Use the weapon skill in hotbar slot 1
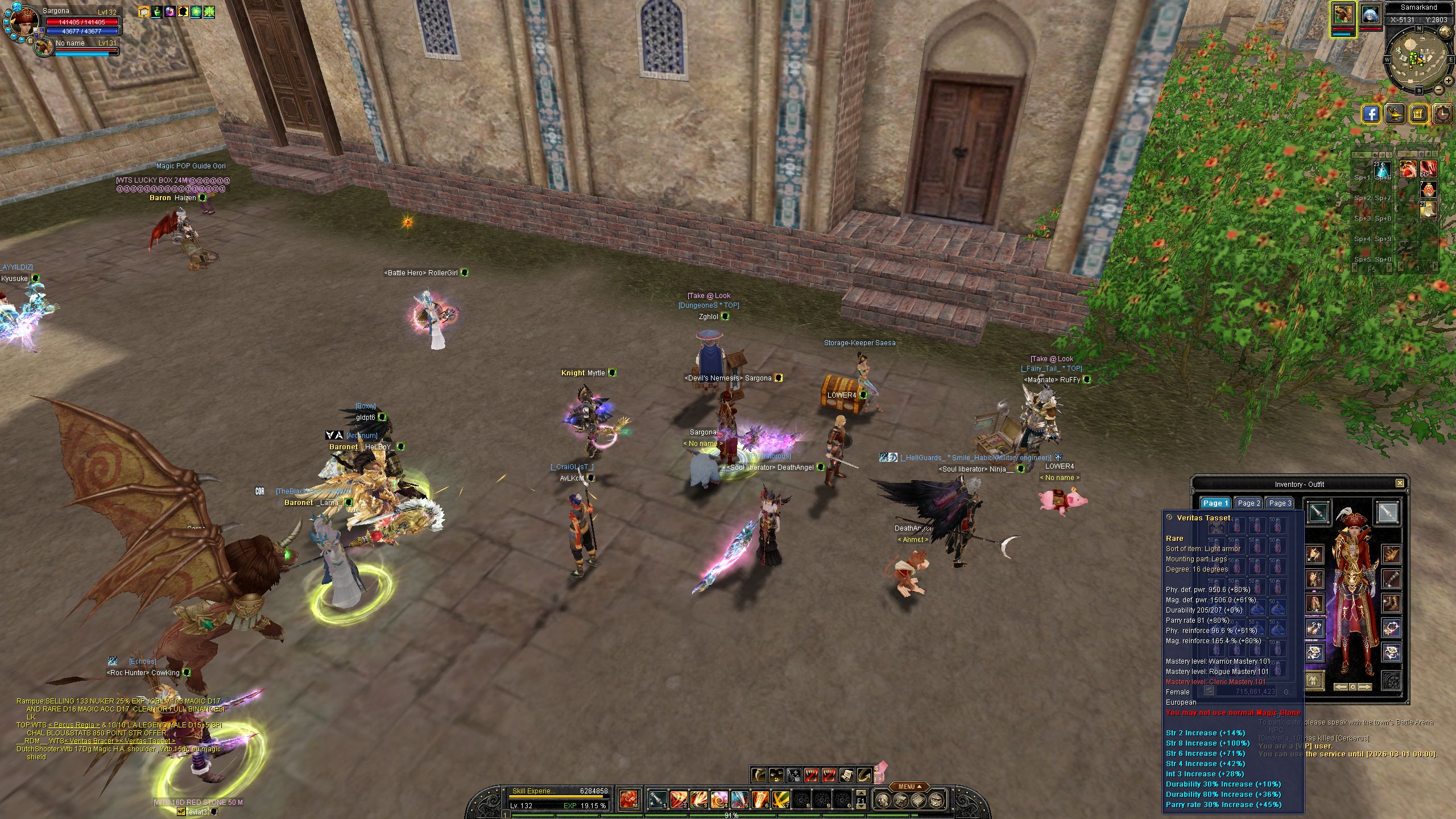 [x=657, y=800]
